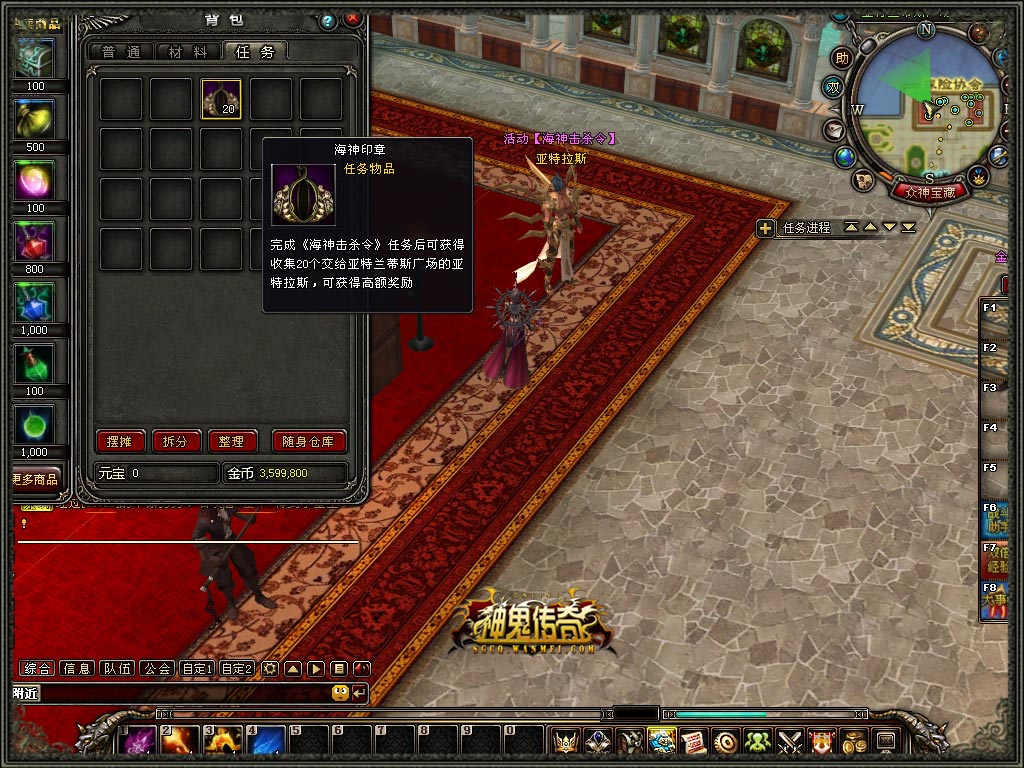Click the 拆分 split button

pos(176,441)
